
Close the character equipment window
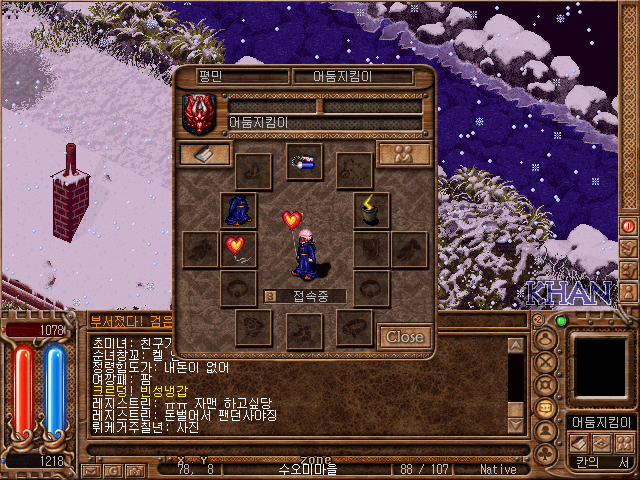click(x=404, y=337)
